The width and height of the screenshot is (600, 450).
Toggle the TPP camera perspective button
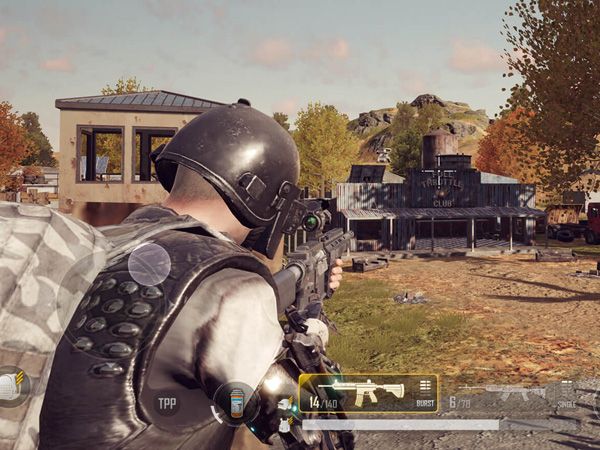tap(167, 403)
